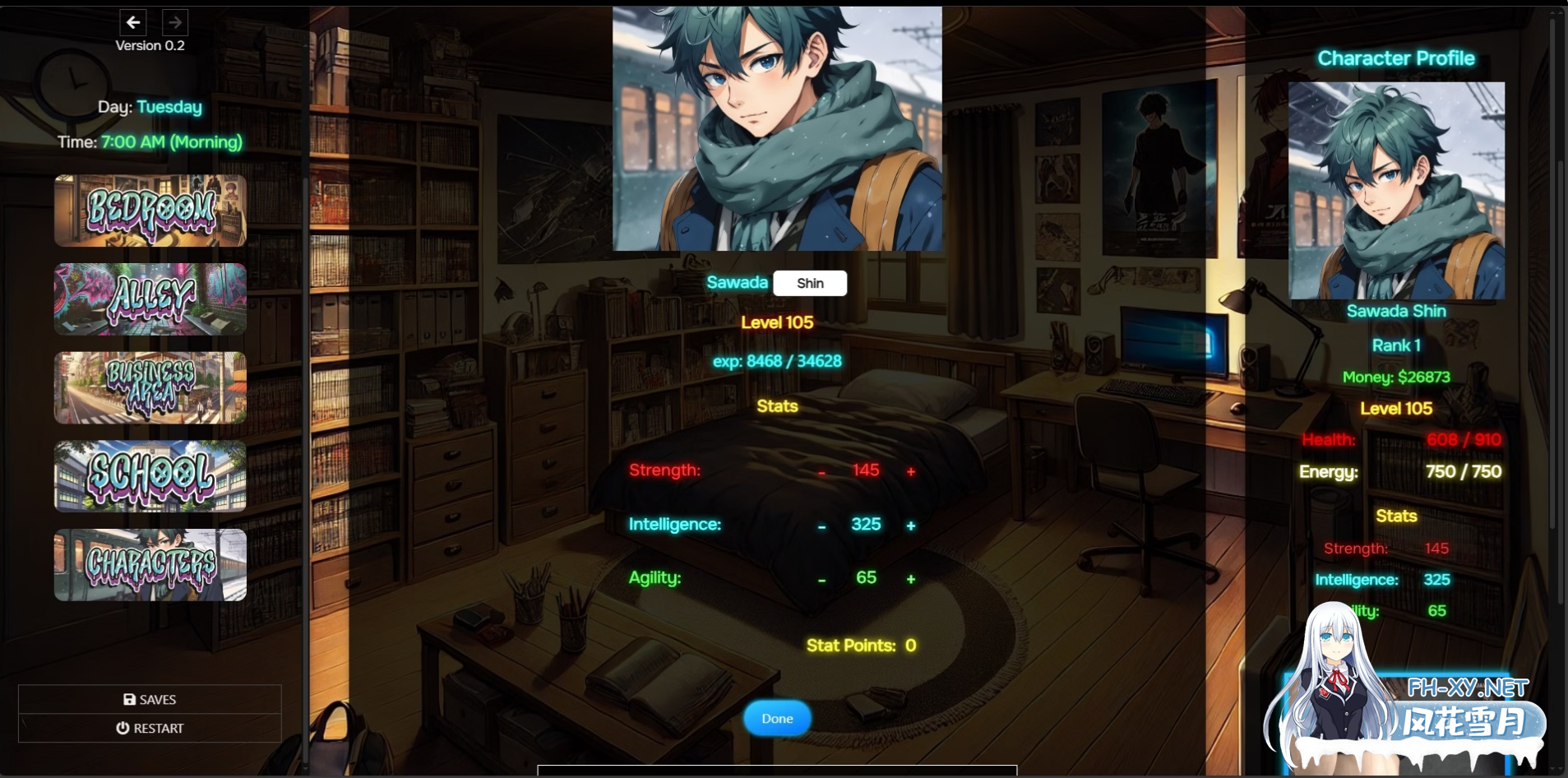Confirm stats with the Done button
Image resolution: width=1568 pixels, height=778 pixels.
[777, 719]
